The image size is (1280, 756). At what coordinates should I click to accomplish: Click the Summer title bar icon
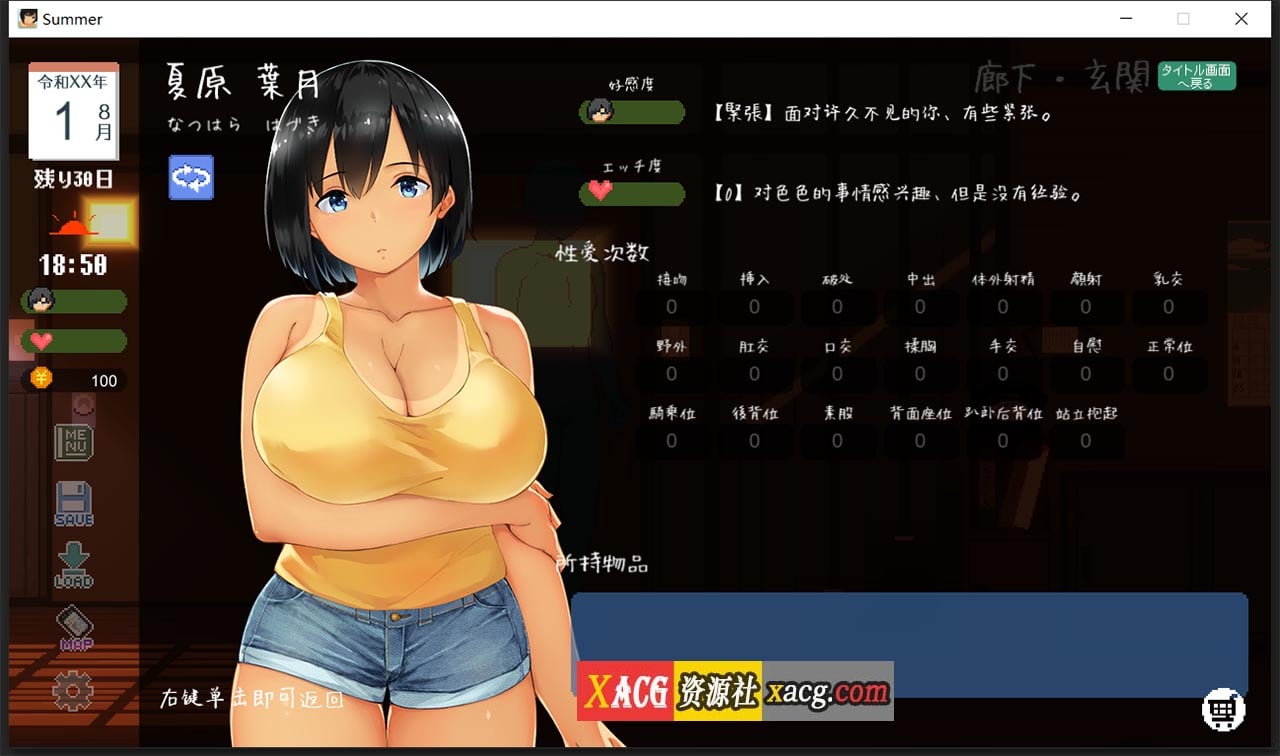[30, 19]
